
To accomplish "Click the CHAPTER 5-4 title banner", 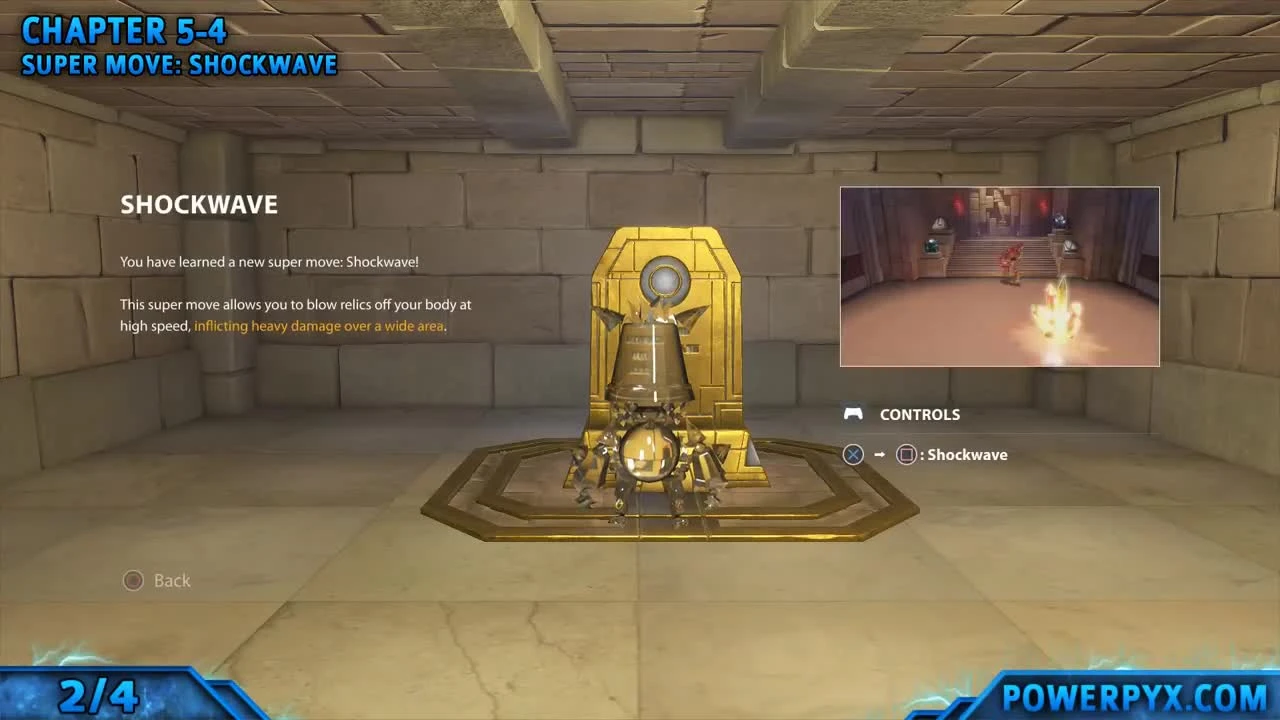I will tap(124, 28).
